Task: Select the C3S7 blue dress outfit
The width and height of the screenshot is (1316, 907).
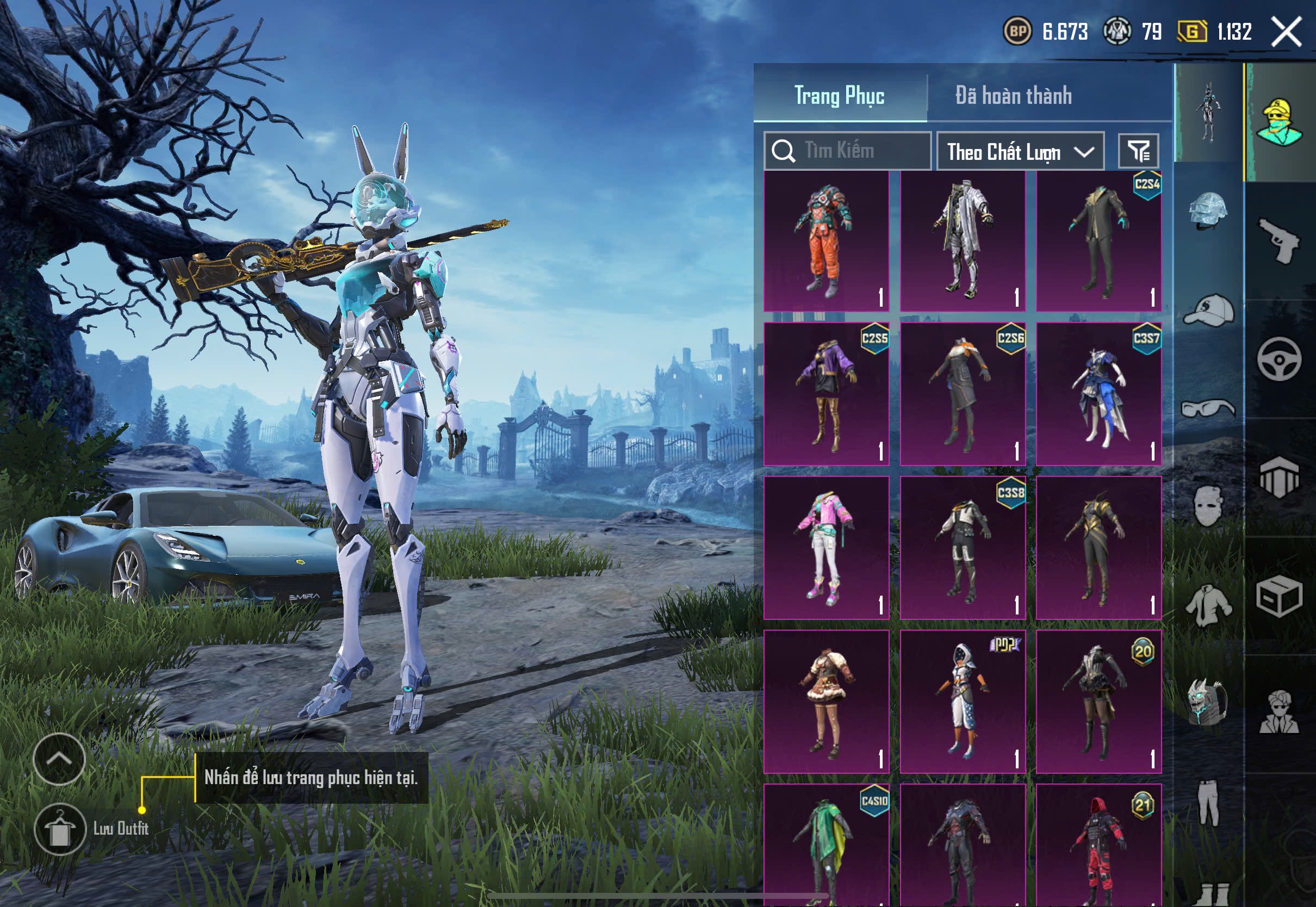Action: [1098, 394]
